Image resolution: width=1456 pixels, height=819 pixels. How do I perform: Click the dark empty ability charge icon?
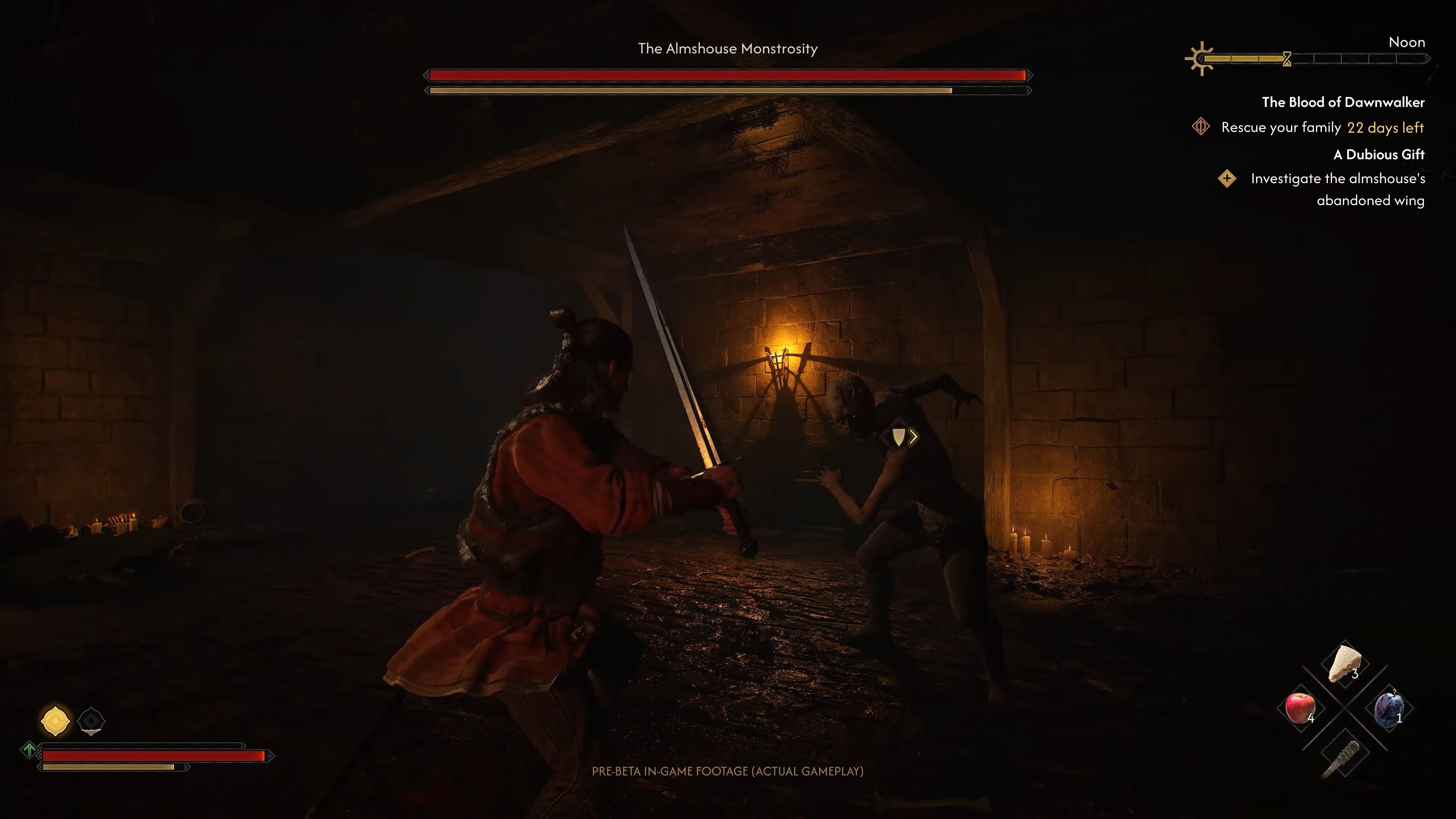coord(91,721)
